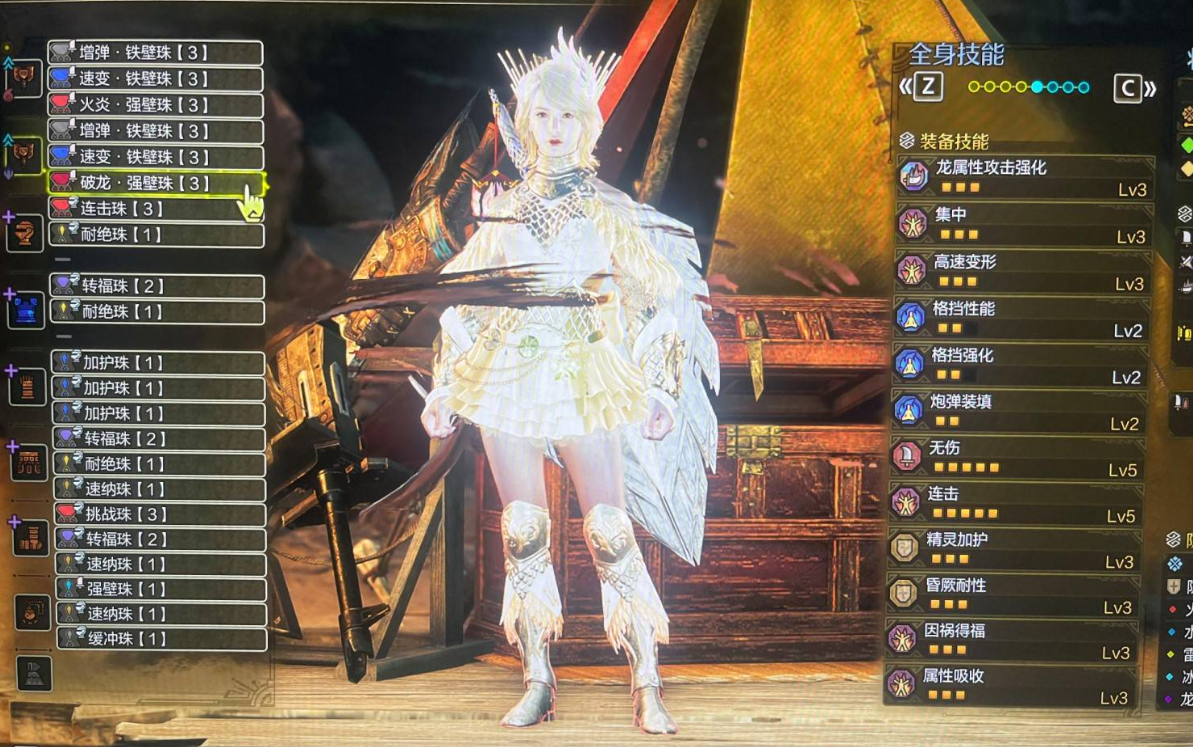The width and height of the screenshot is (1193, 747).
Task: Click the blue chest armor icon
Action: coord(28,308)
